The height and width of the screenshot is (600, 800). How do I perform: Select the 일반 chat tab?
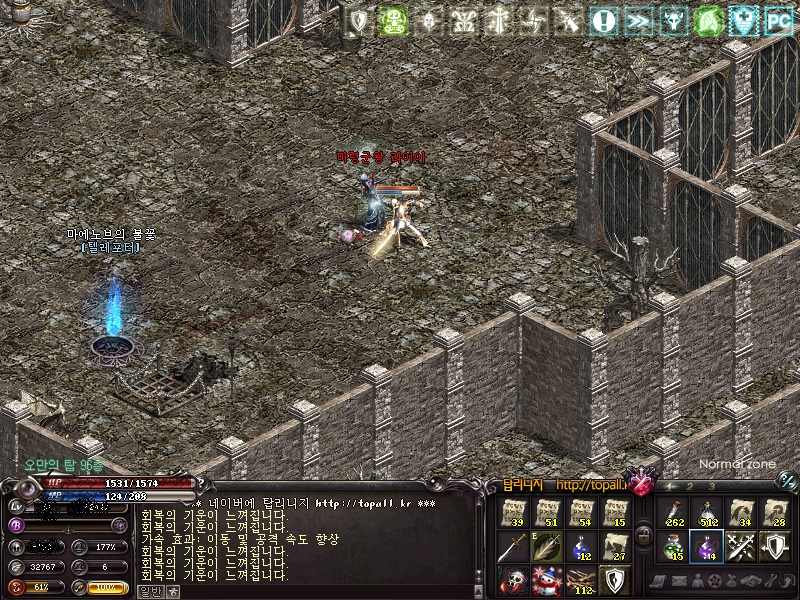(151, 591)
